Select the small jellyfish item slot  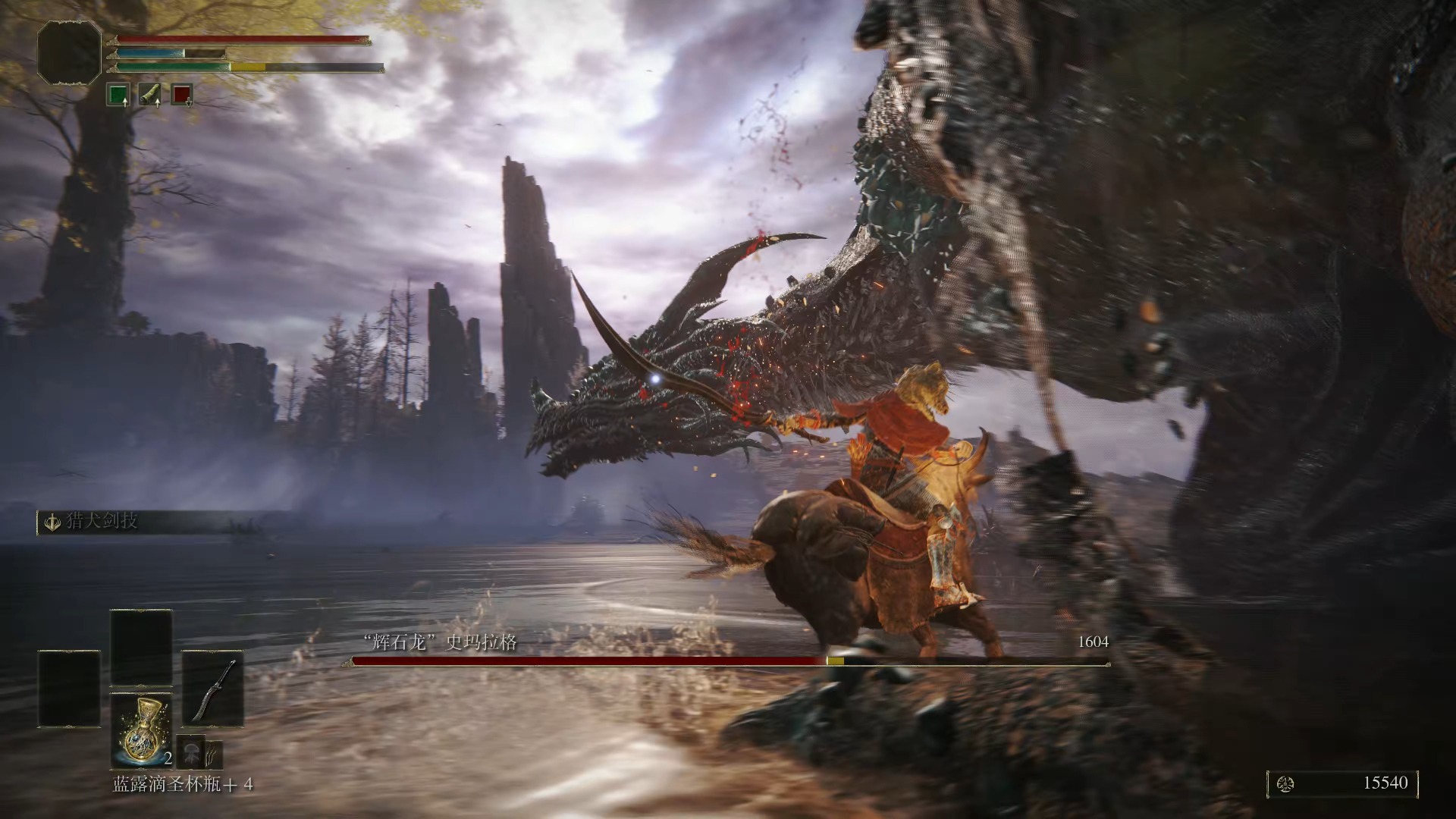[190, 752]
